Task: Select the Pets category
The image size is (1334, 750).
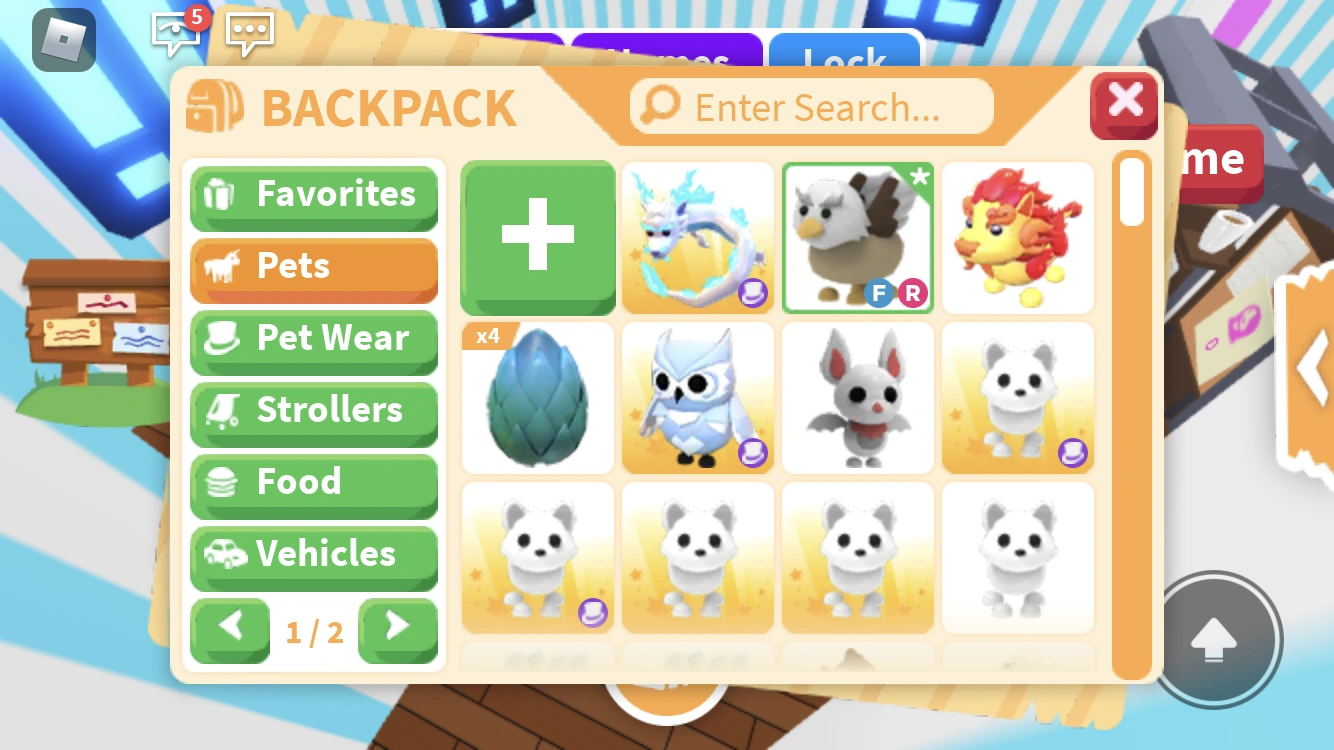Action: 314,267
